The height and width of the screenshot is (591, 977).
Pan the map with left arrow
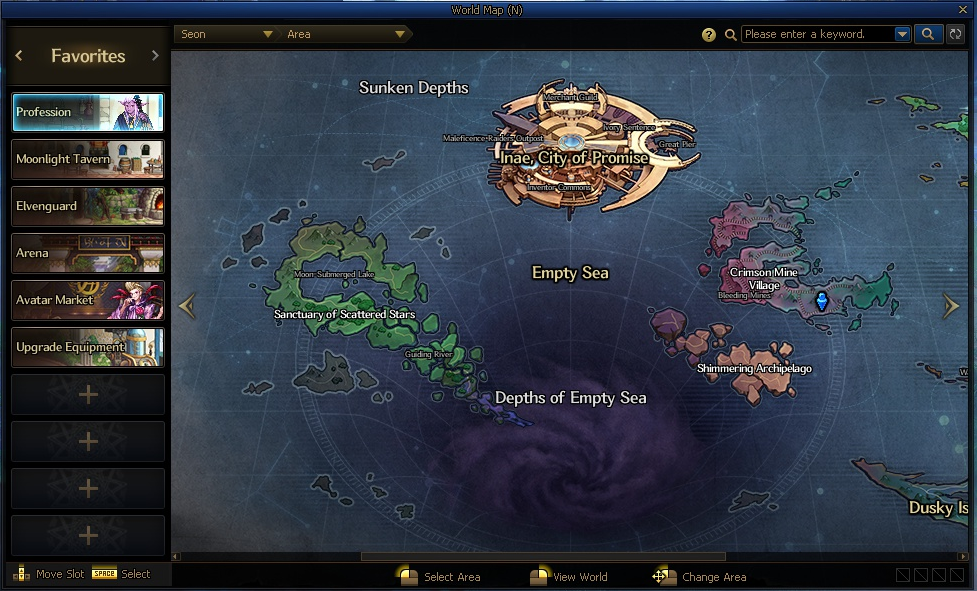pos(187,307)
